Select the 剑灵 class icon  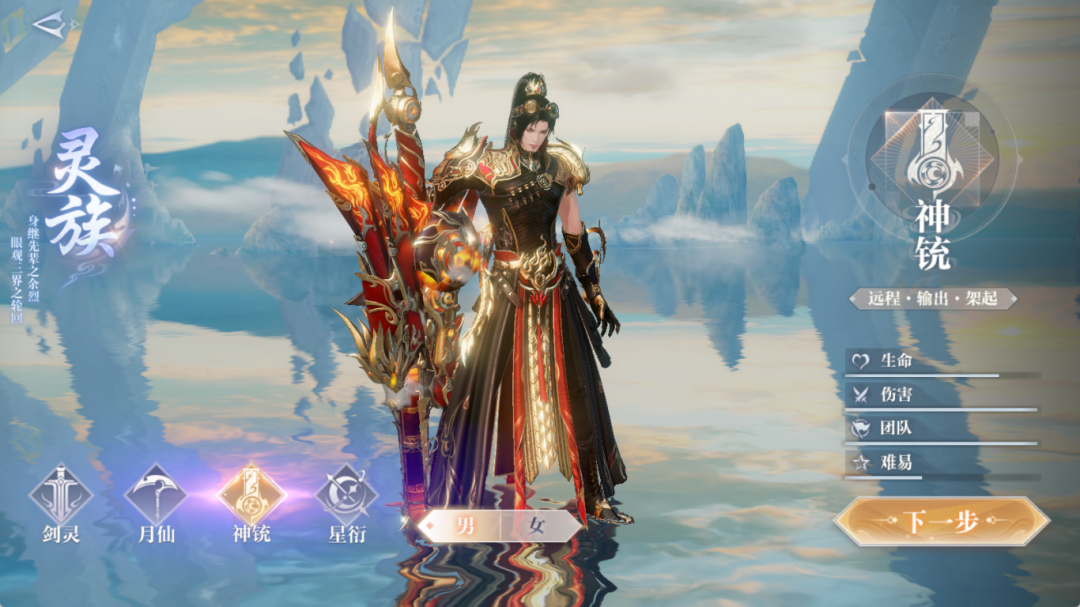pos(60,495)
